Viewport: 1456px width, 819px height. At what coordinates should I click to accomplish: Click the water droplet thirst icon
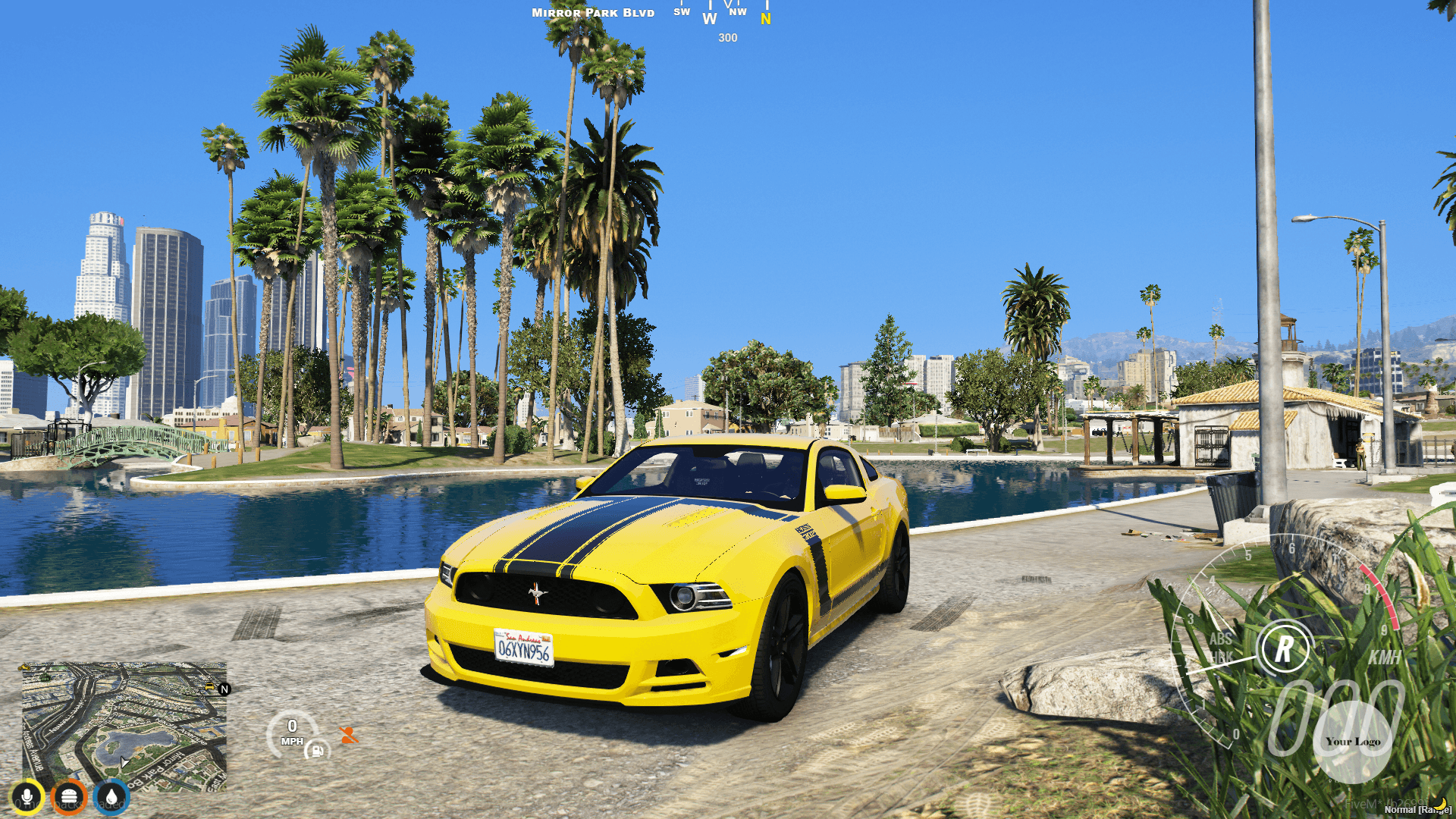112,796
